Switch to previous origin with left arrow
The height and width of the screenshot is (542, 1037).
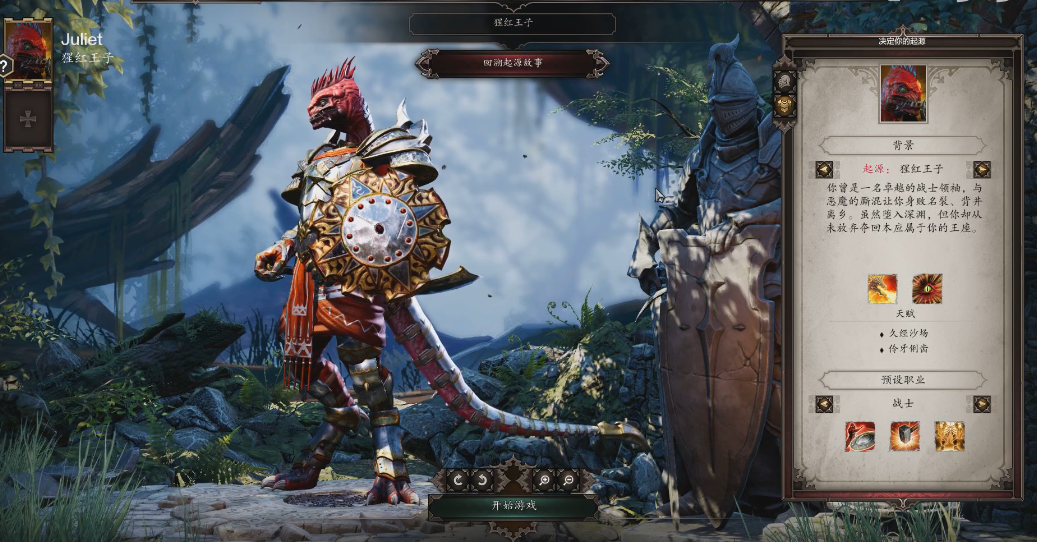click(x=824, y=169)
